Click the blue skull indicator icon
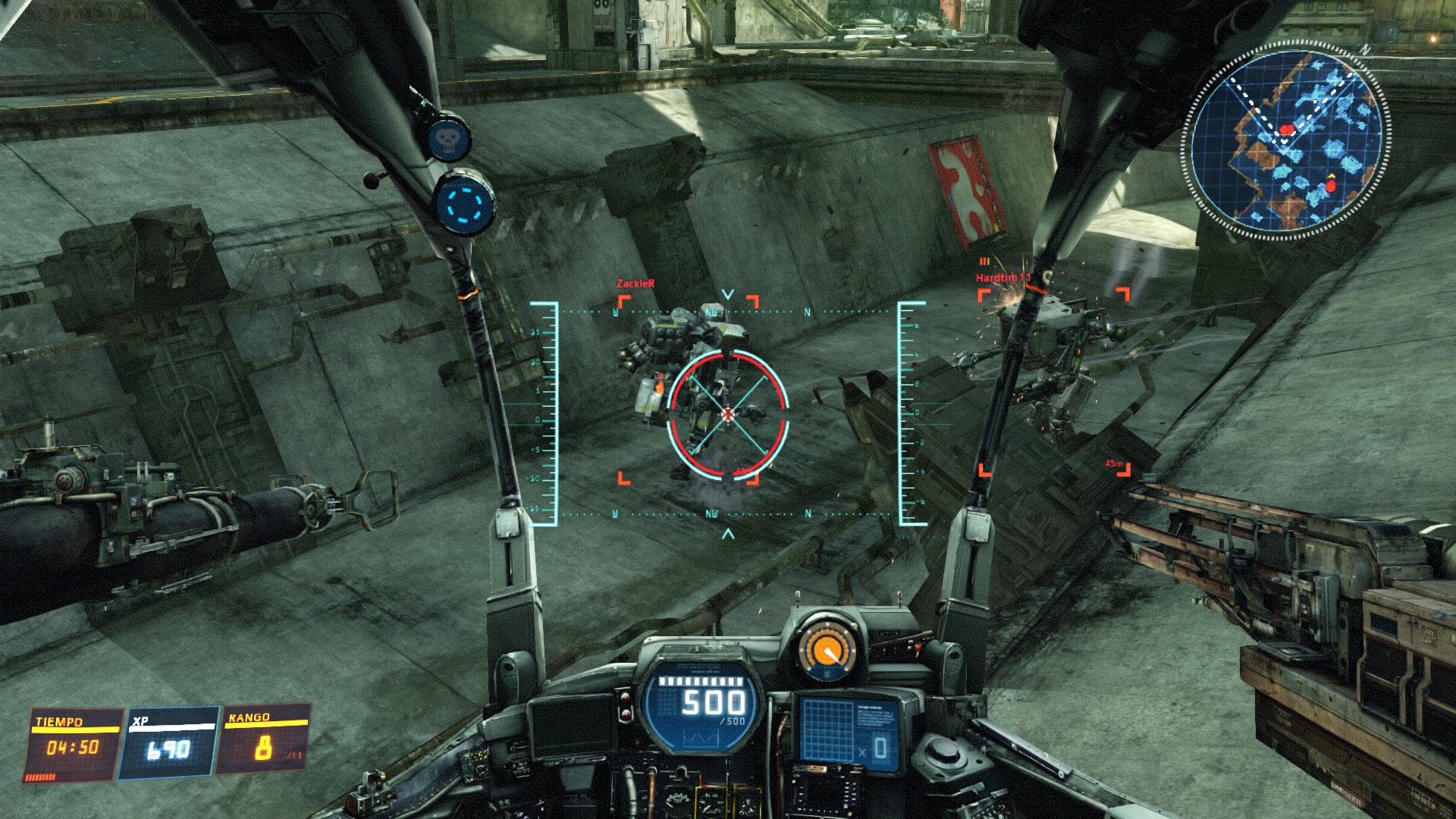This screenshot has height=819, width=1456. 449,140
